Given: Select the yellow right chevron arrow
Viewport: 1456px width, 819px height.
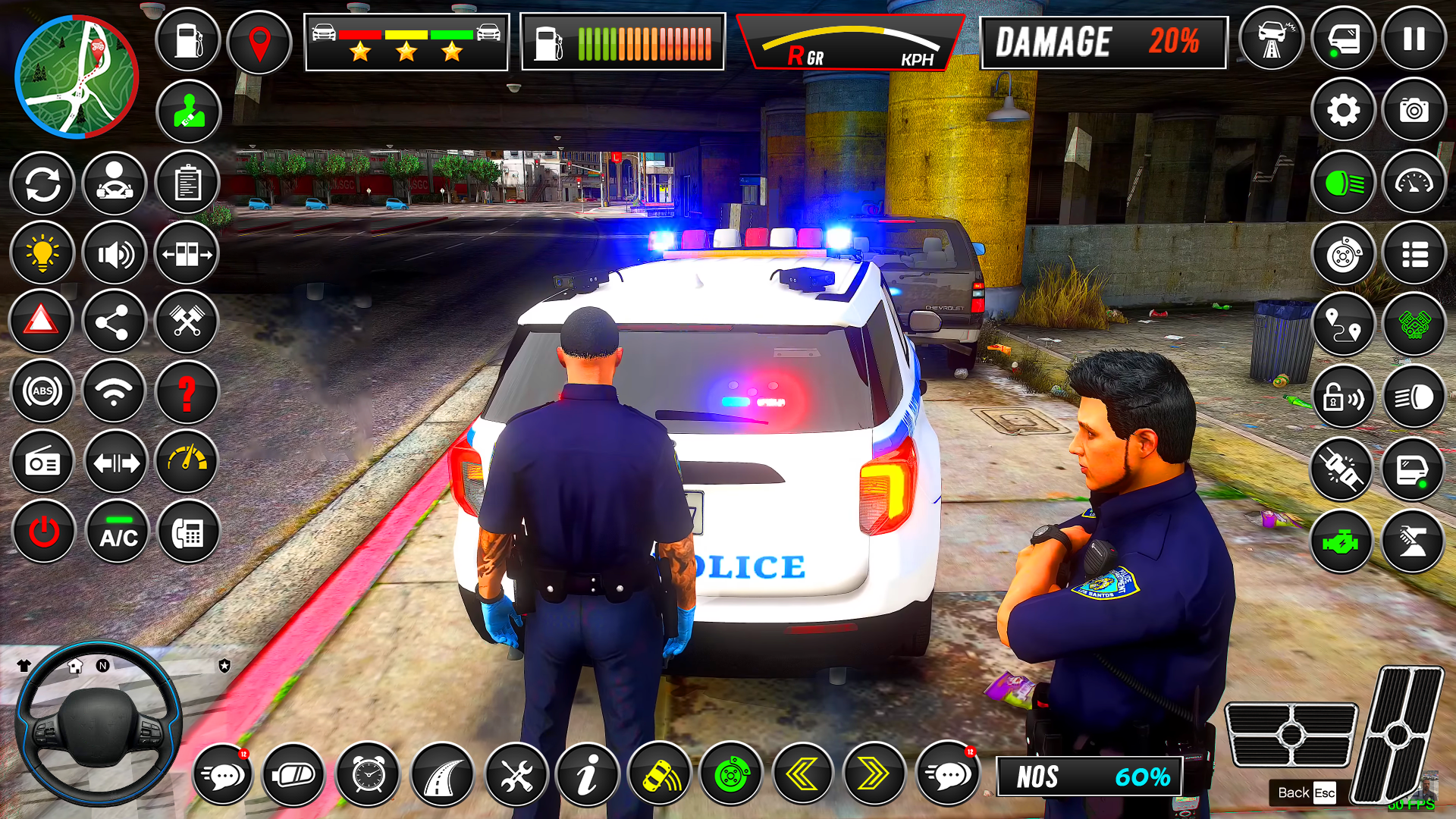Looking at the screenshot, I should pos(874,775).
